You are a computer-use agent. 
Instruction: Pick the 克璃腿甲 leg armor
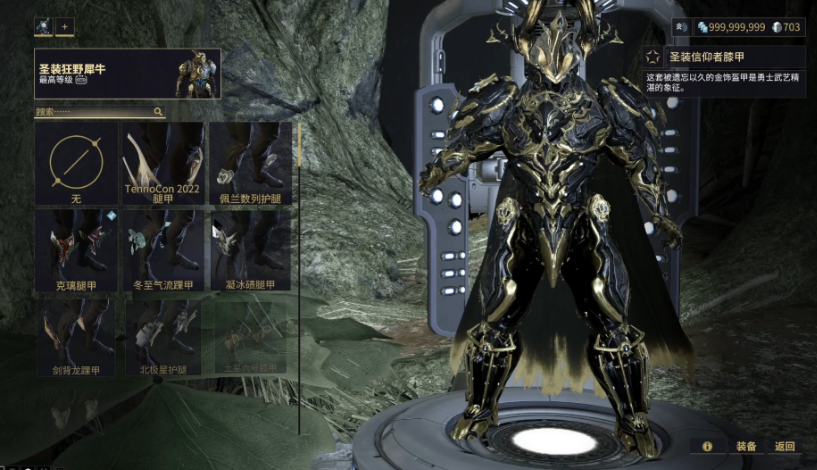[76, 250]
